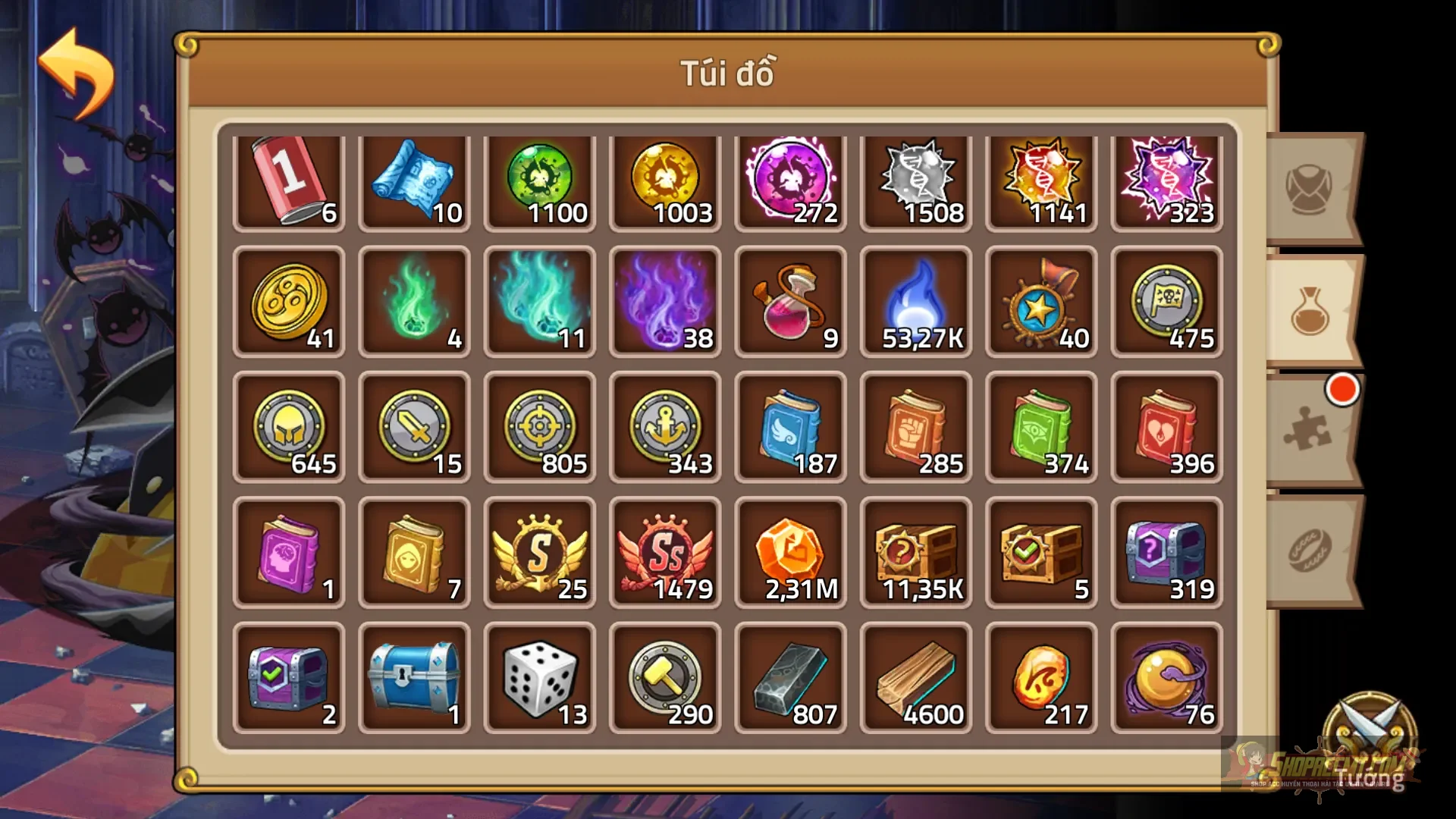This screenshot has height=819, width=1456.
Task: Open the blue scroll item showing 10
Action: [x=415, y=180]
